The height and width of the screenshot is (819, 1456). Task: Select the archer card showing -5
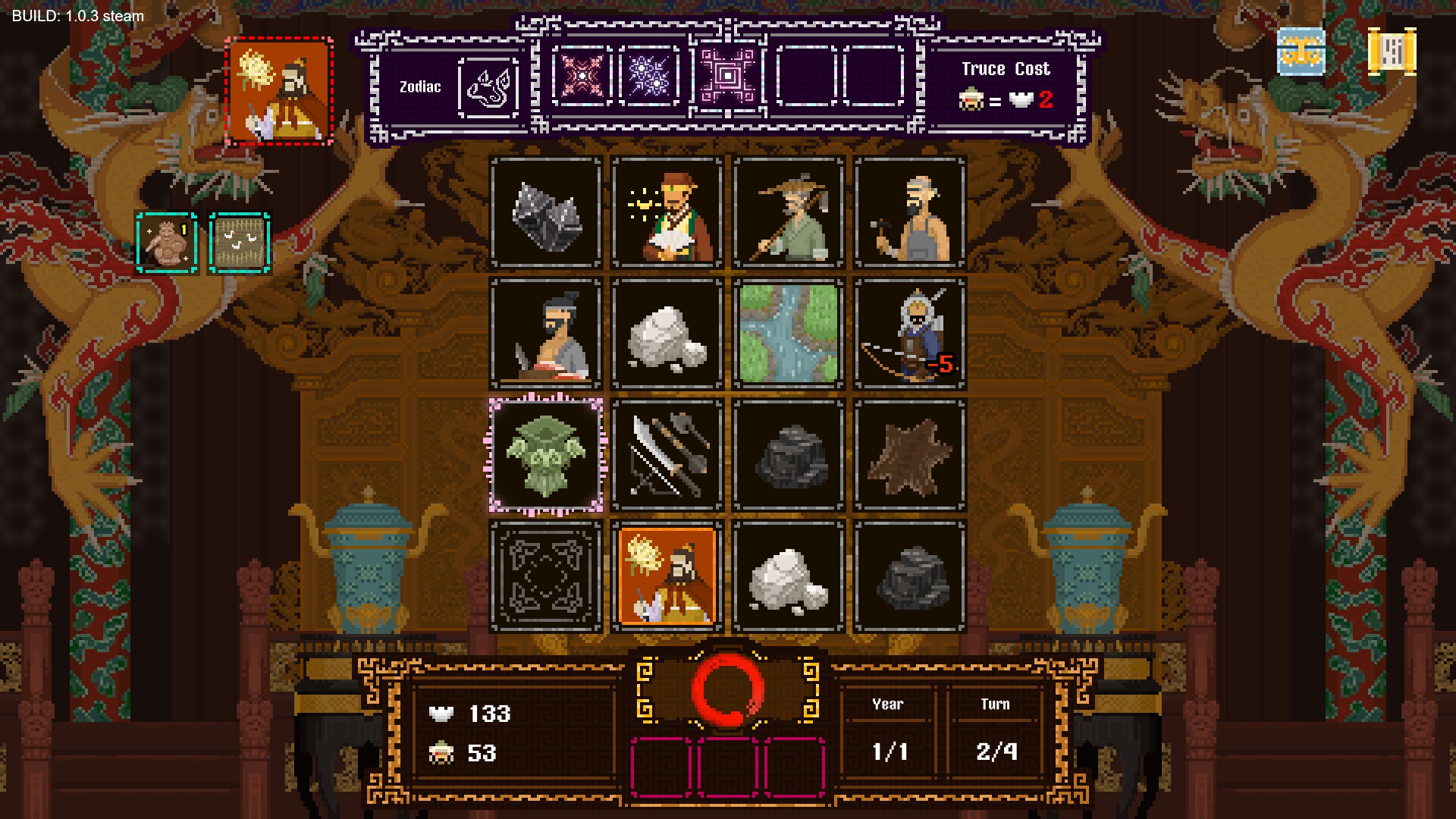point(908,334)
